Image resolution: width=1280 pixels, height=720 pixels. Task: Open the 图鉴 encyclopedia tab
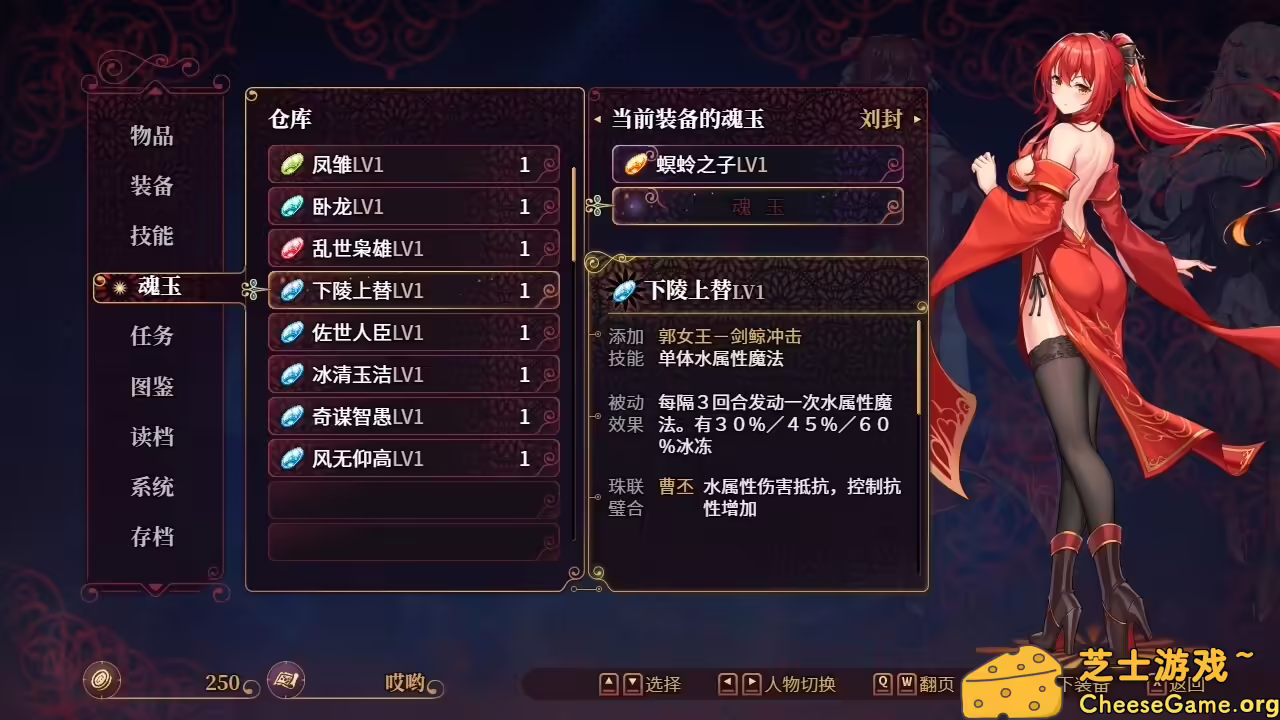(x=152, y=387)
